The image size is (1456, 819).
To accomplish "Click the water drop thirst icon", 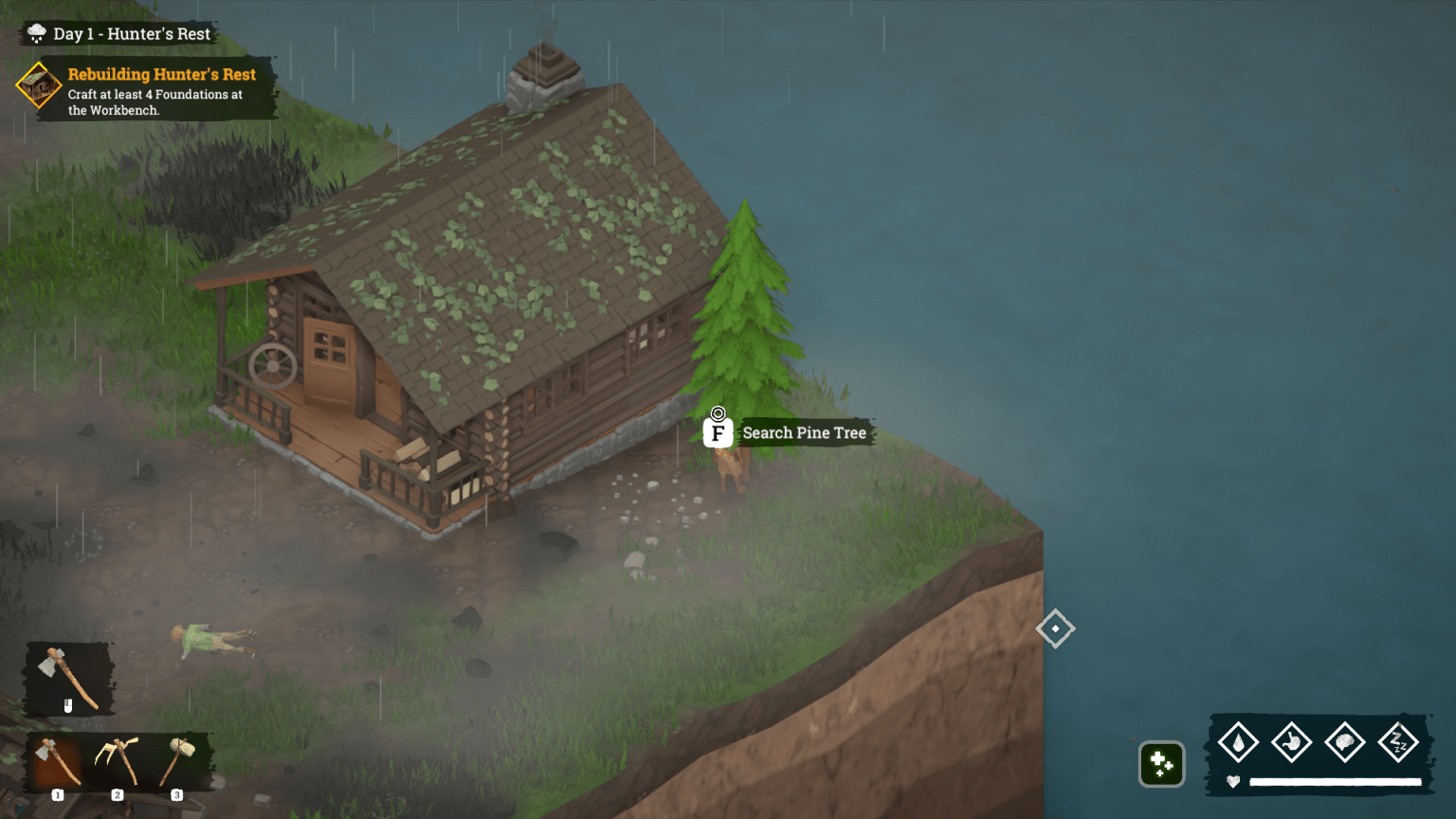I will click(1238, 742).
